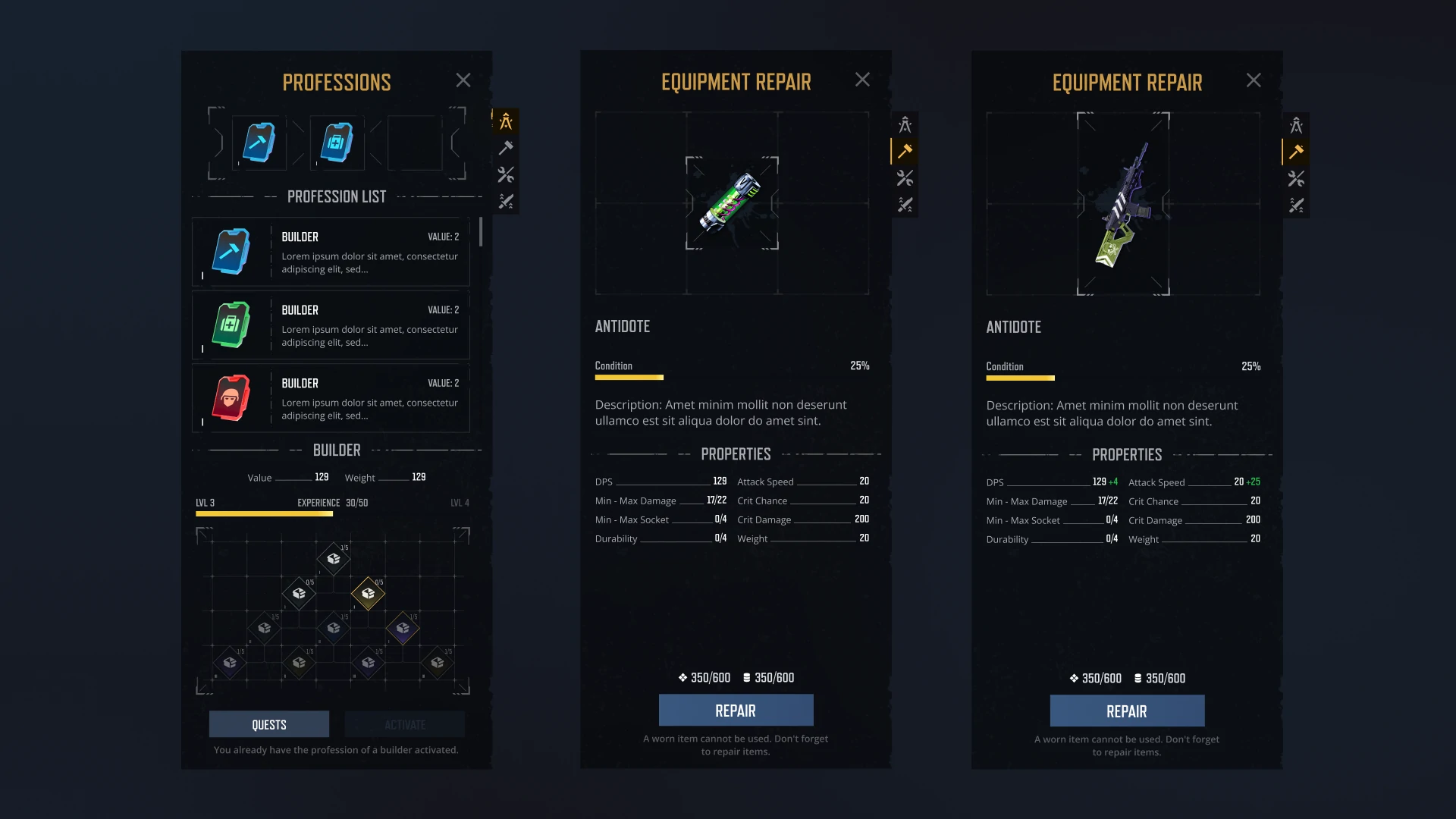The image size is (1456, 819).
Task: Close the Equipment Repair panel showing the canister
Action: [862, 80]
